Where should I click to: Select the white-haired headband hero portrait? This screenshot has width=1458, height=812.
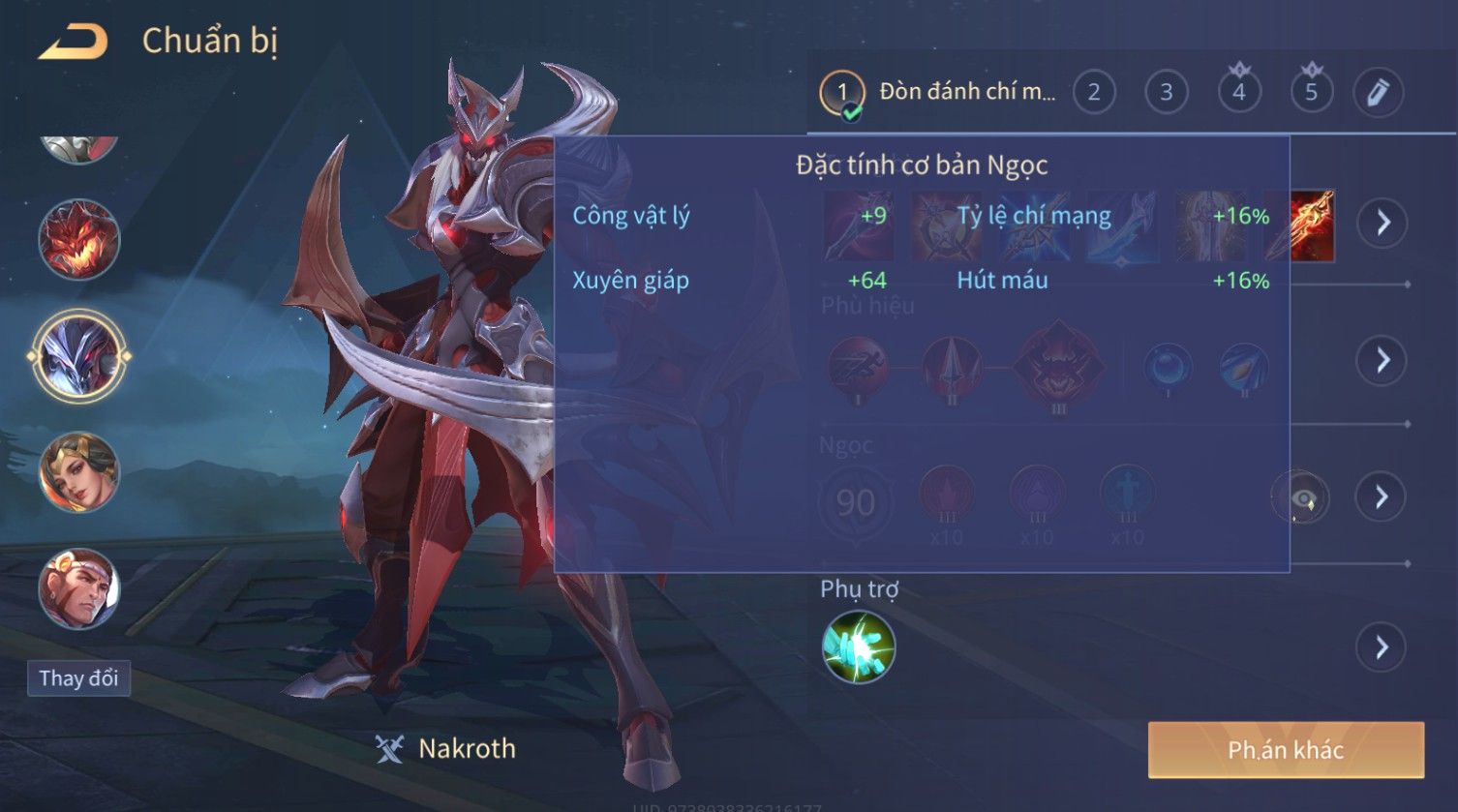(x=78, y=588)
